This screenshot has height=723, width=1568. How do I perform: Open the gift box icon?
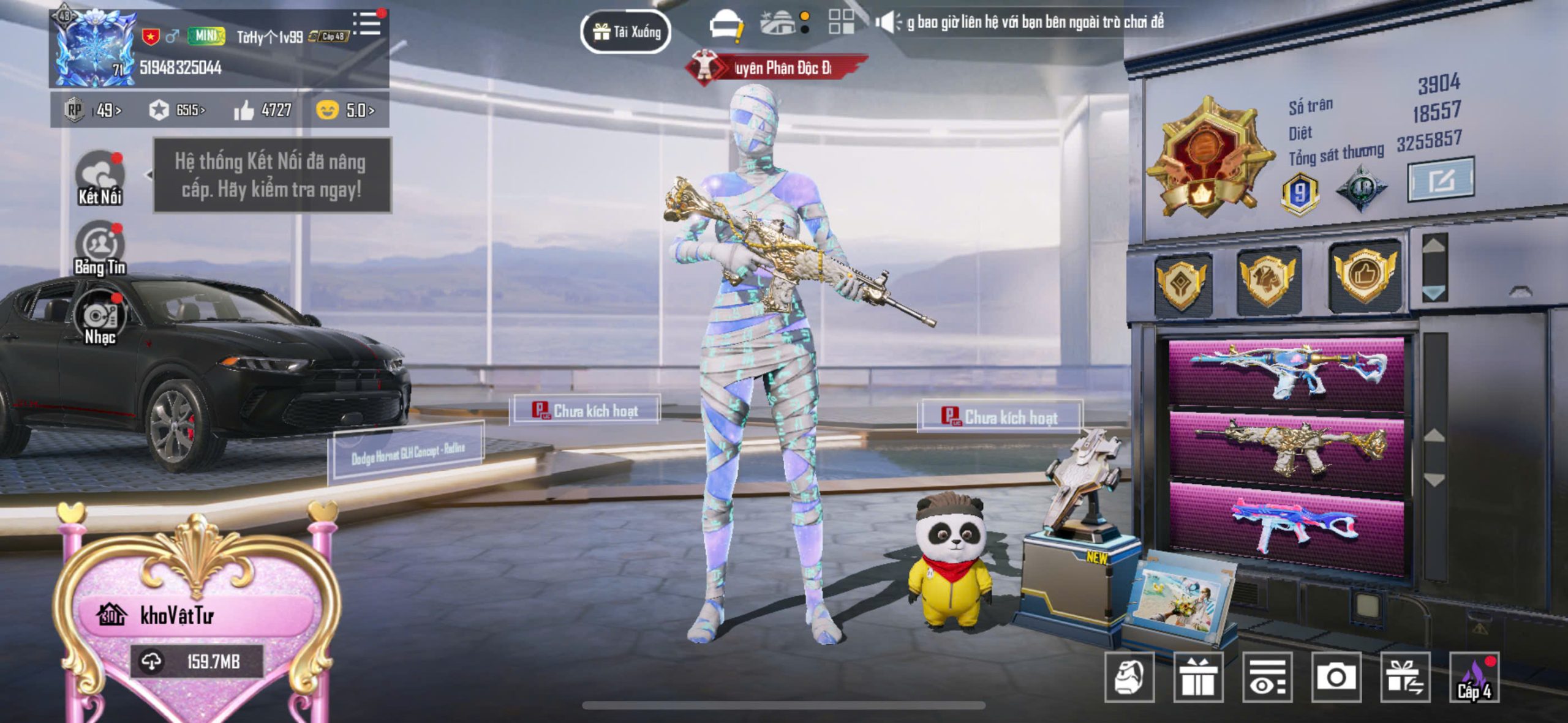tap(1198, 677)
